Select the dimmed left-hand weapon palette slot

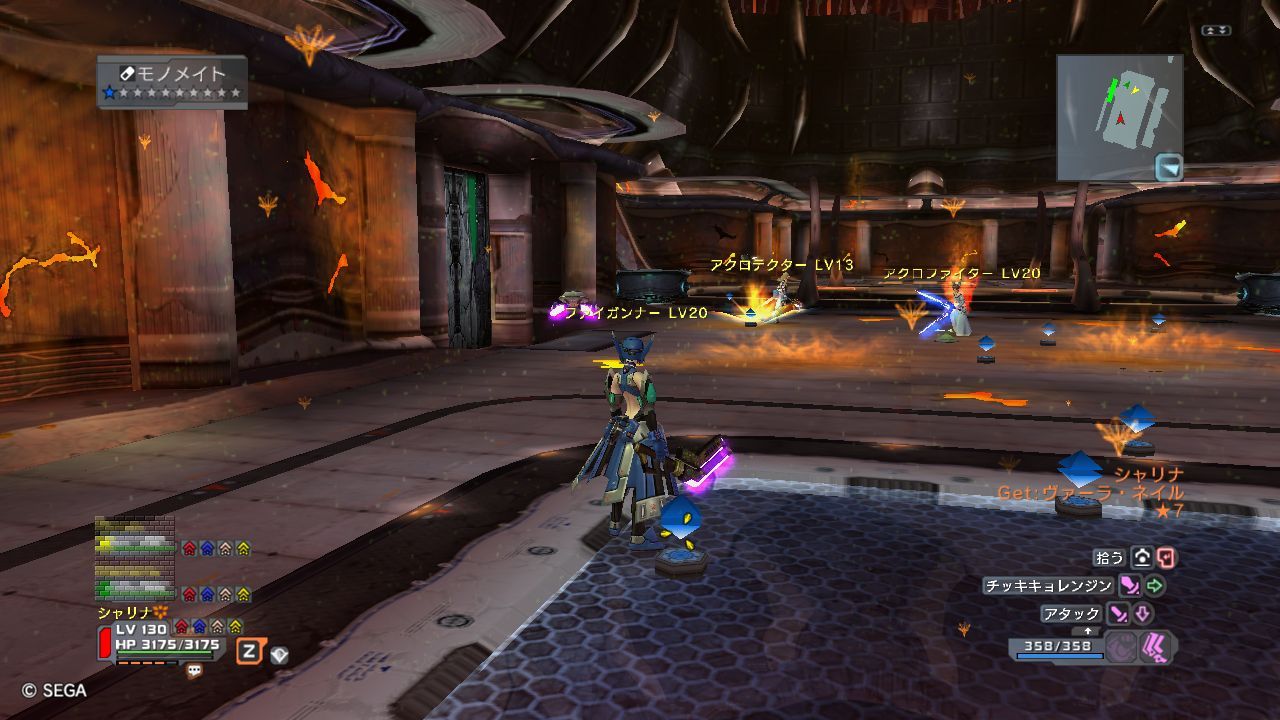(x=1122, y=647)
